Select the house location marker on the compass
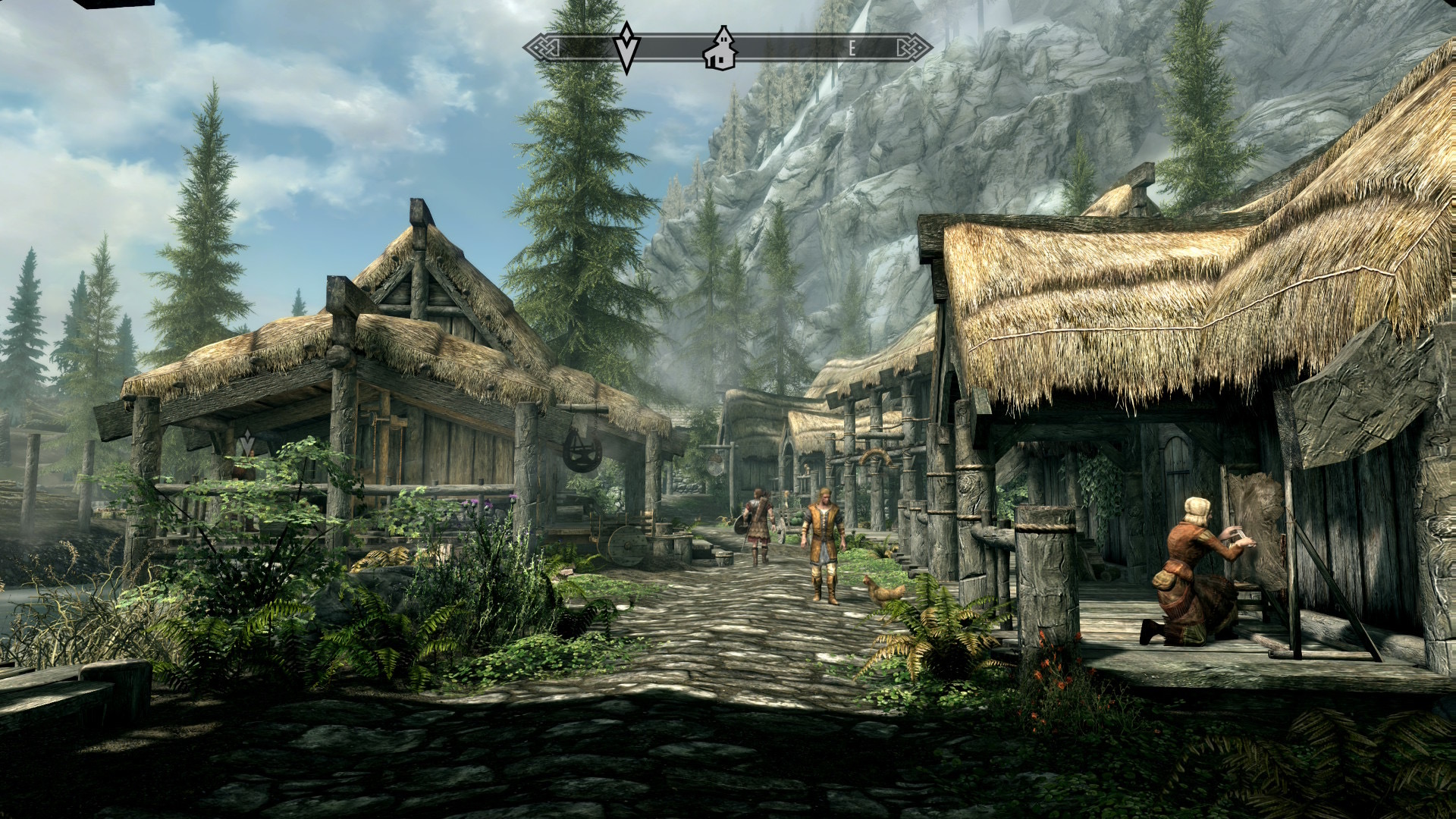1456x819 pixels. pyautogui.click(x=720, y=49)
